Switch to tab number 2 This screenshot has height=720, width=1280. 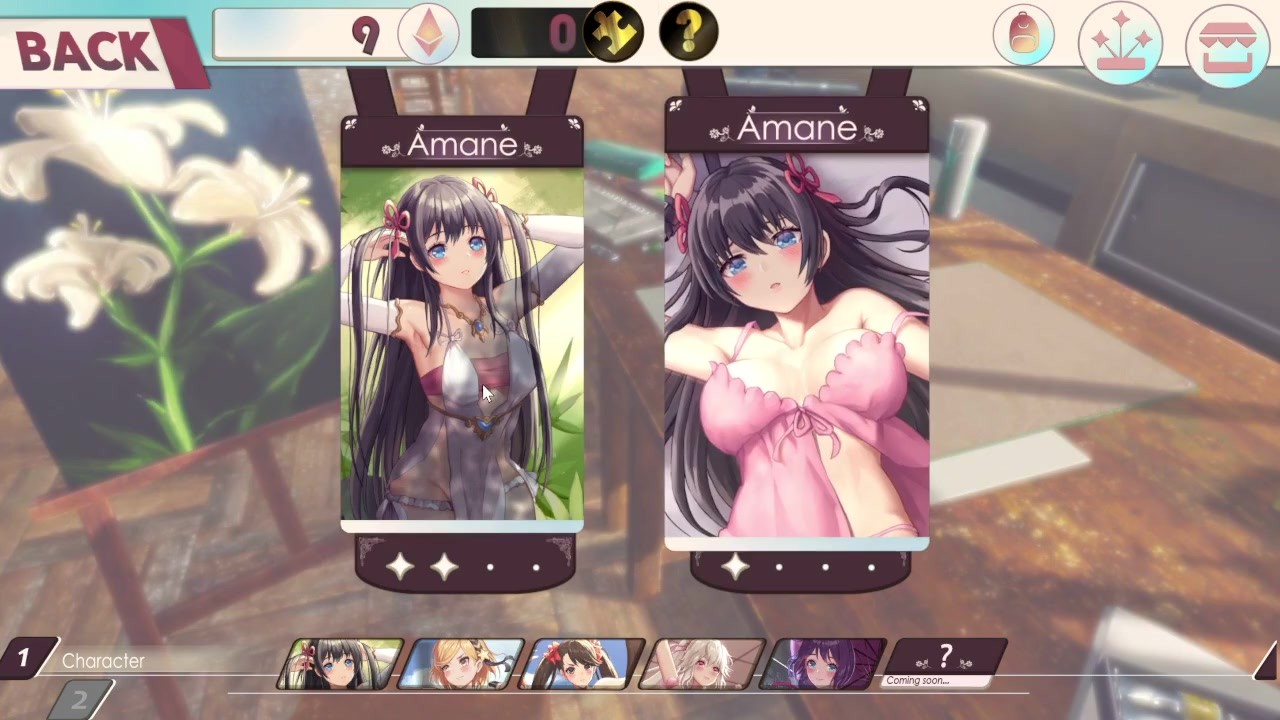tap(78, 700)
